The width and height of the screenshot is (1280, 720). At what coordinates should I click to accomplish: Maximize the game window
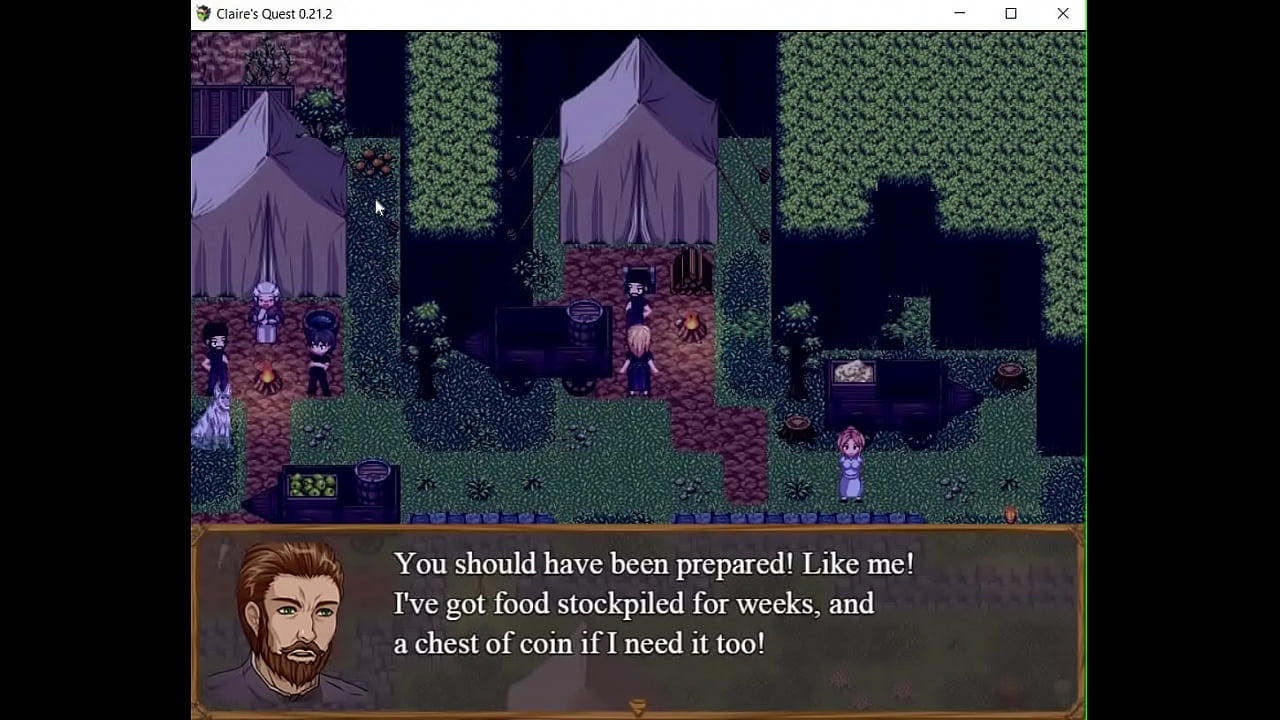click(1012, 13)
